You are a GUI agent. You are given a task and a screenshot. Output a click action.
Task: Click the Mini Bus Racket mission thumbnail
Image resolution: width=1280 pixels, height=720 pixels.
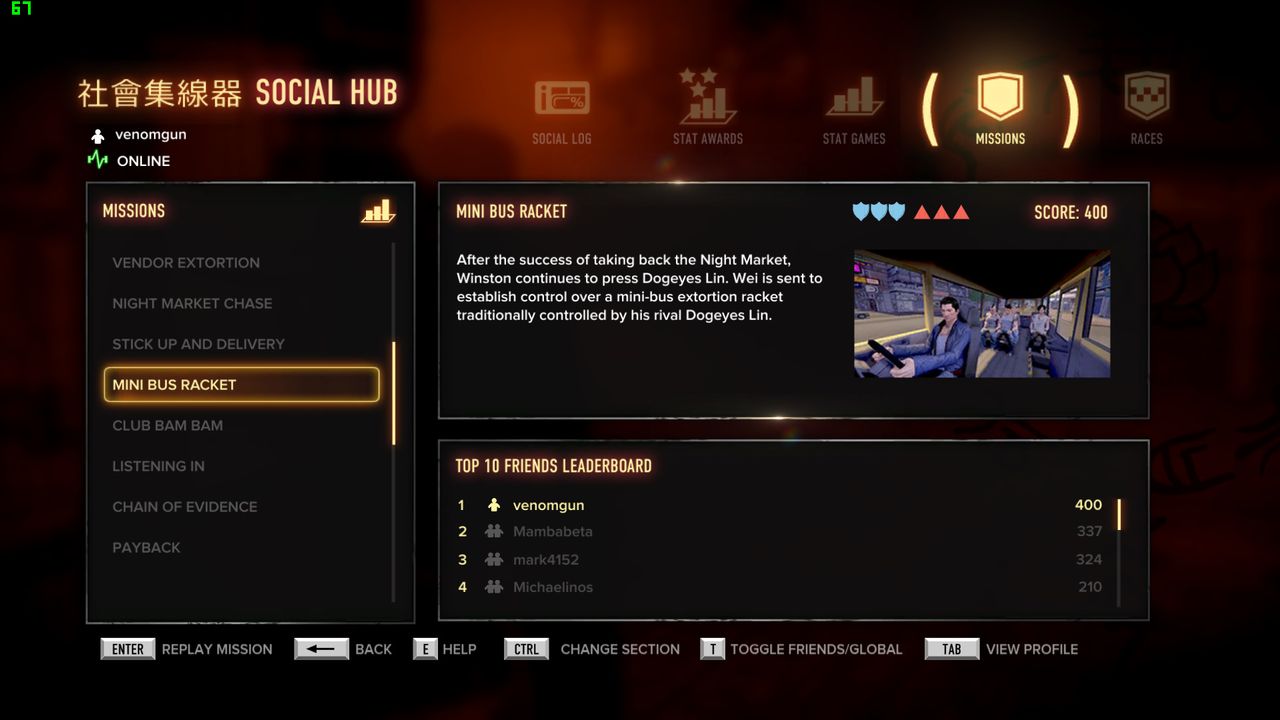click(x=981, y=313)
